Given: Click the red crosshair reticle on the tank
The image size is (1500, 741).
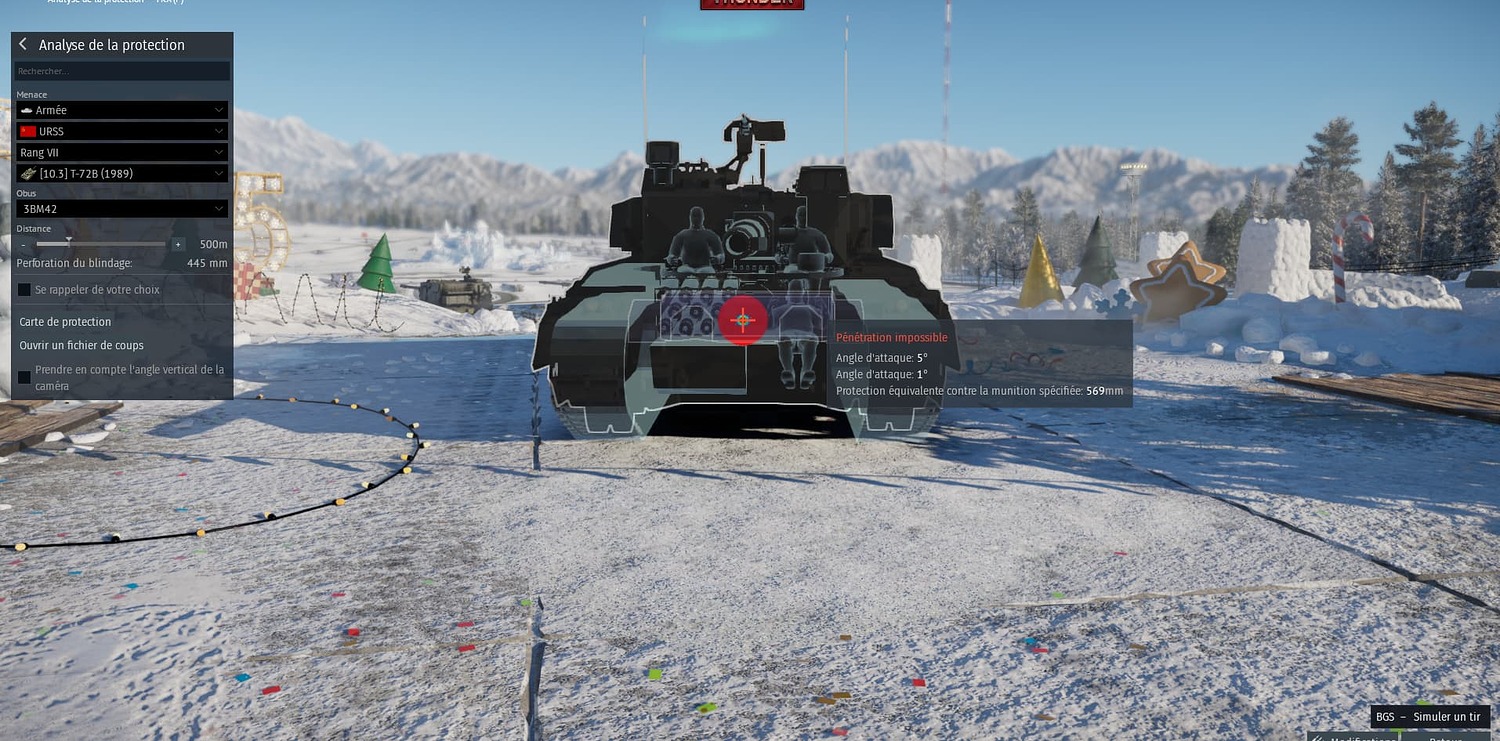Looking at the screenshot, I should [742, 320].
